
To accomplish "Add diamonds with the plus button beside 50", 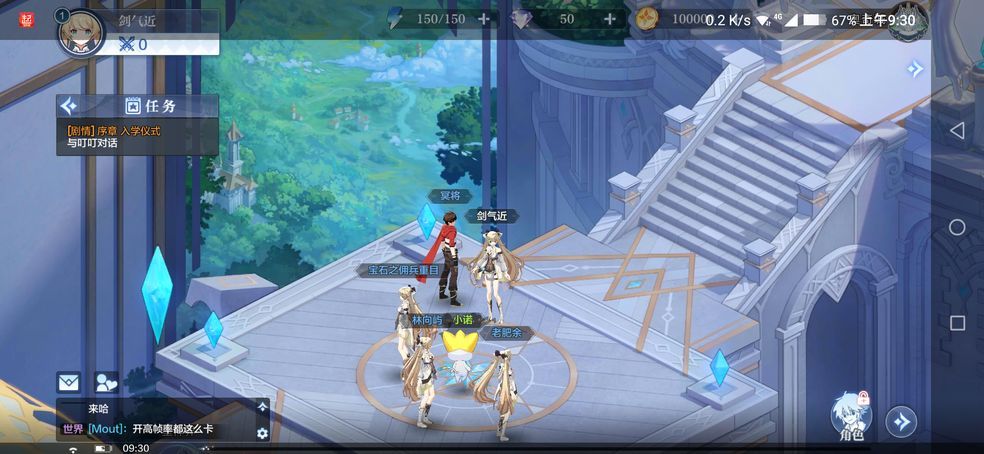I will pos(609,19).
